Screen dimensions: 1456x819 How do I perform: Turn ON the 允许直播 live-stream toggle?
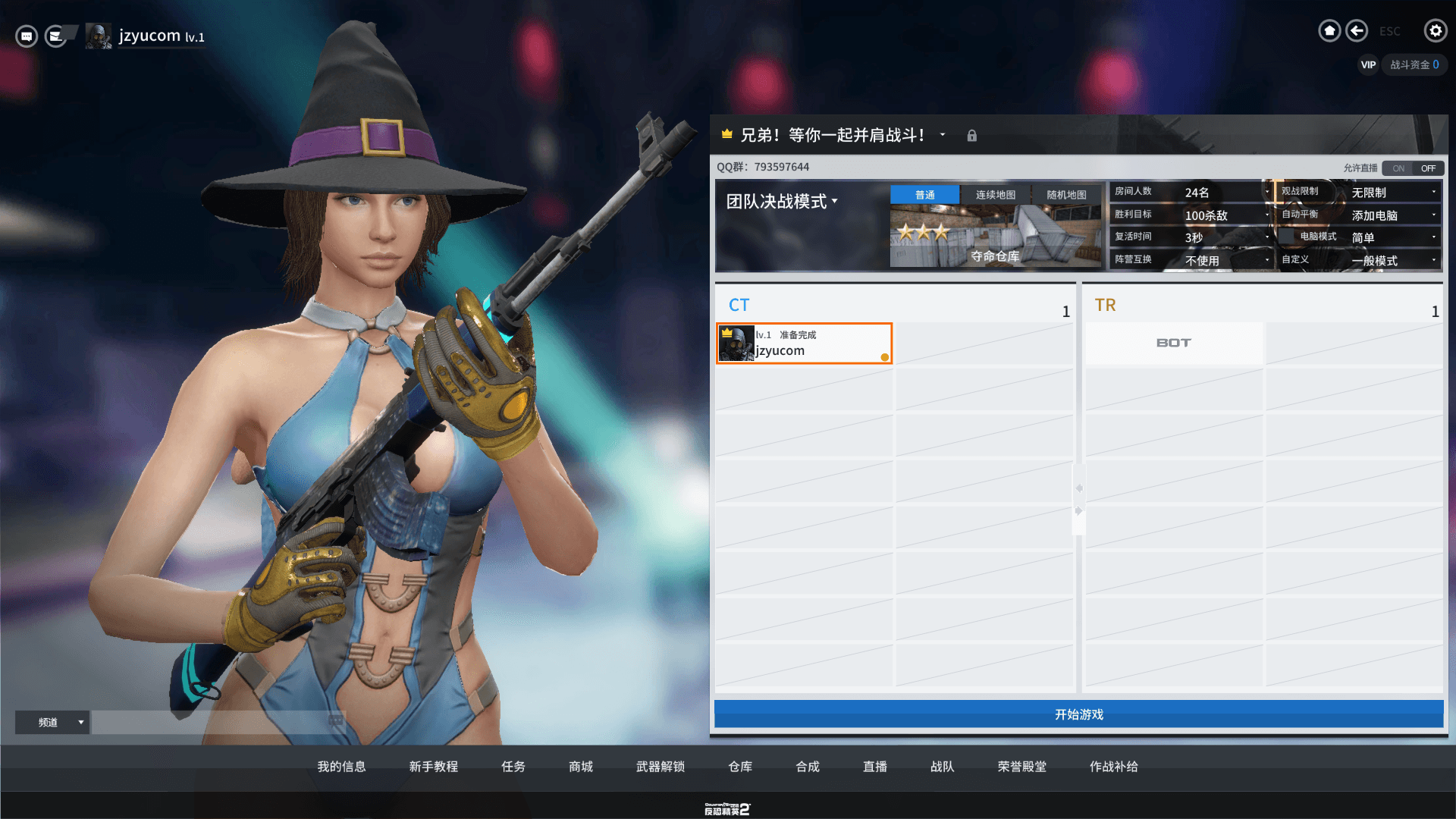tap(1398, 168)
